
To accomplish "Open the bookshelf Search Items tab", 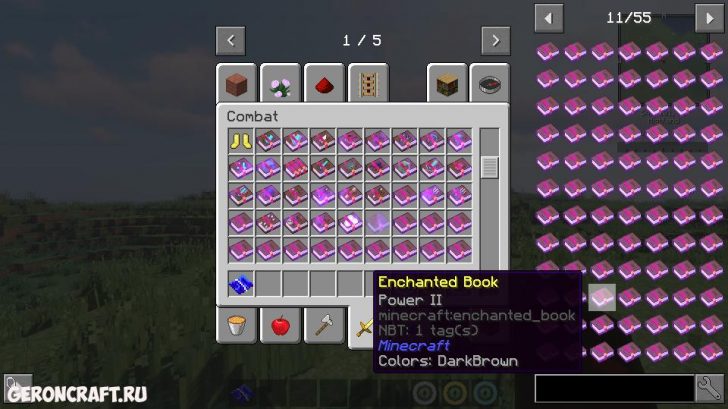I will [x=446, y=85].
